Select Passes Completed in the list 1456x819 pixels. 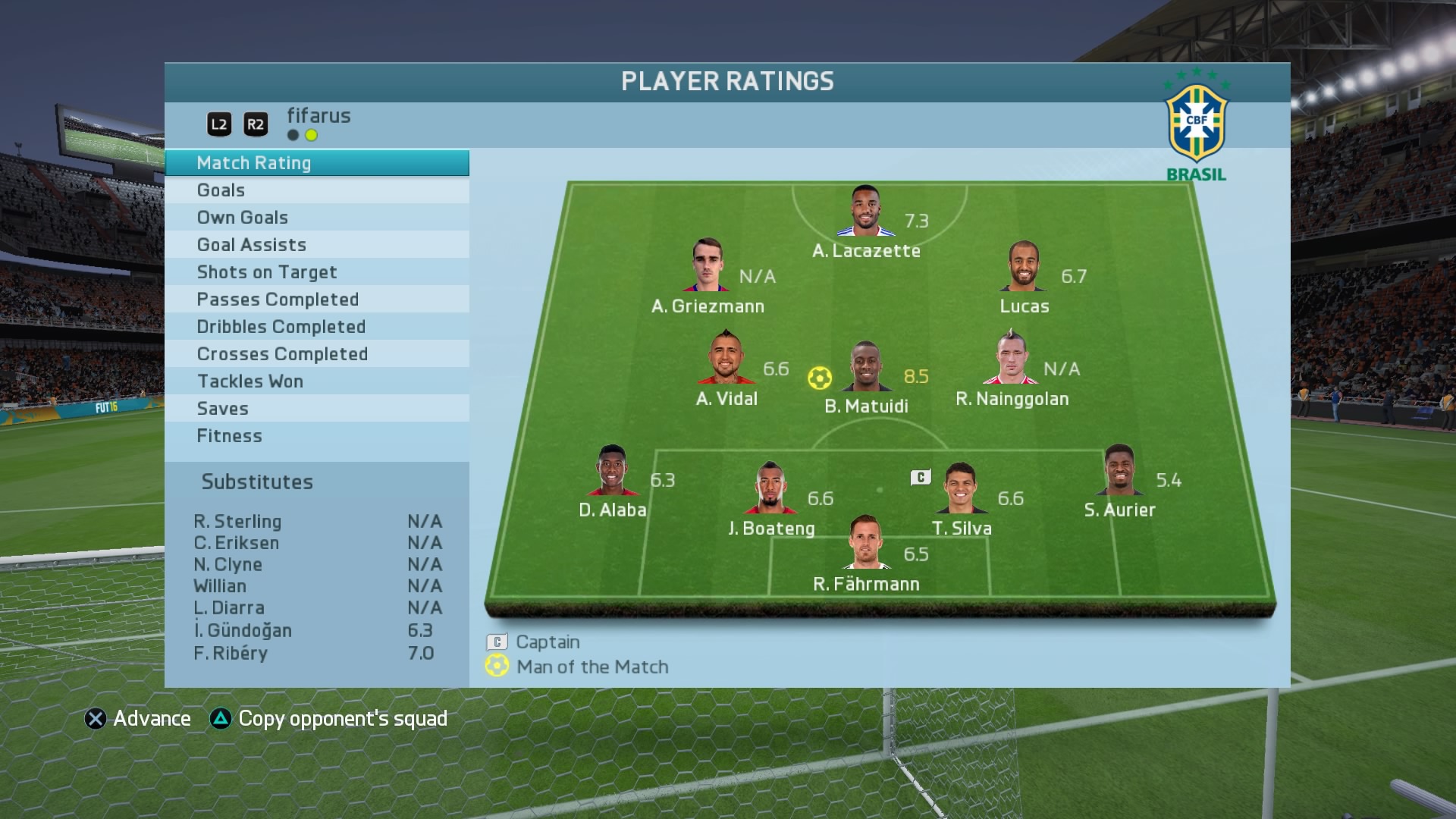click(316, 300)
